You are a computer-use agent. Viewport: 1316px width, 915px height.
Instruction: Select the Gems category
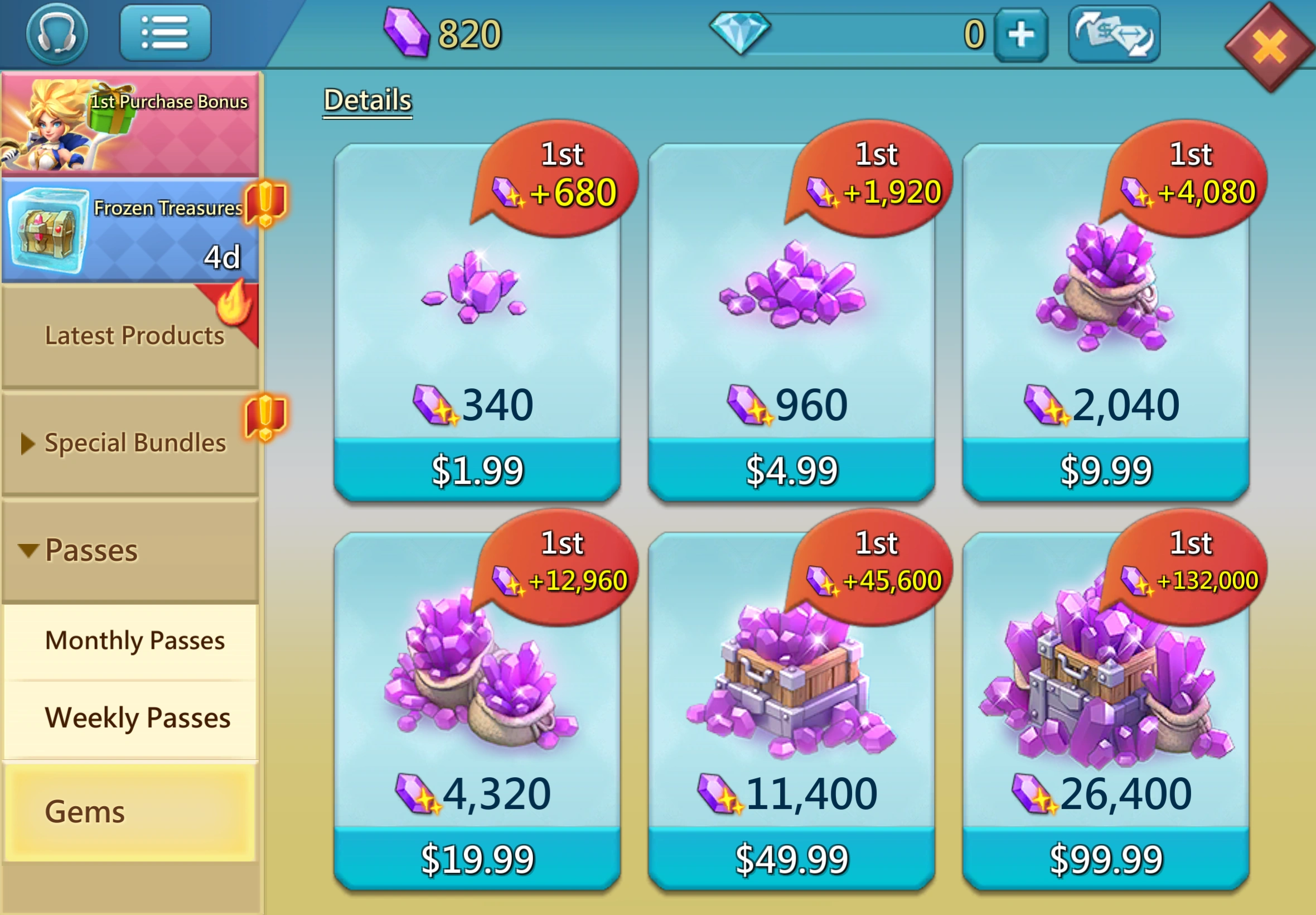click(x=130, y=812)
